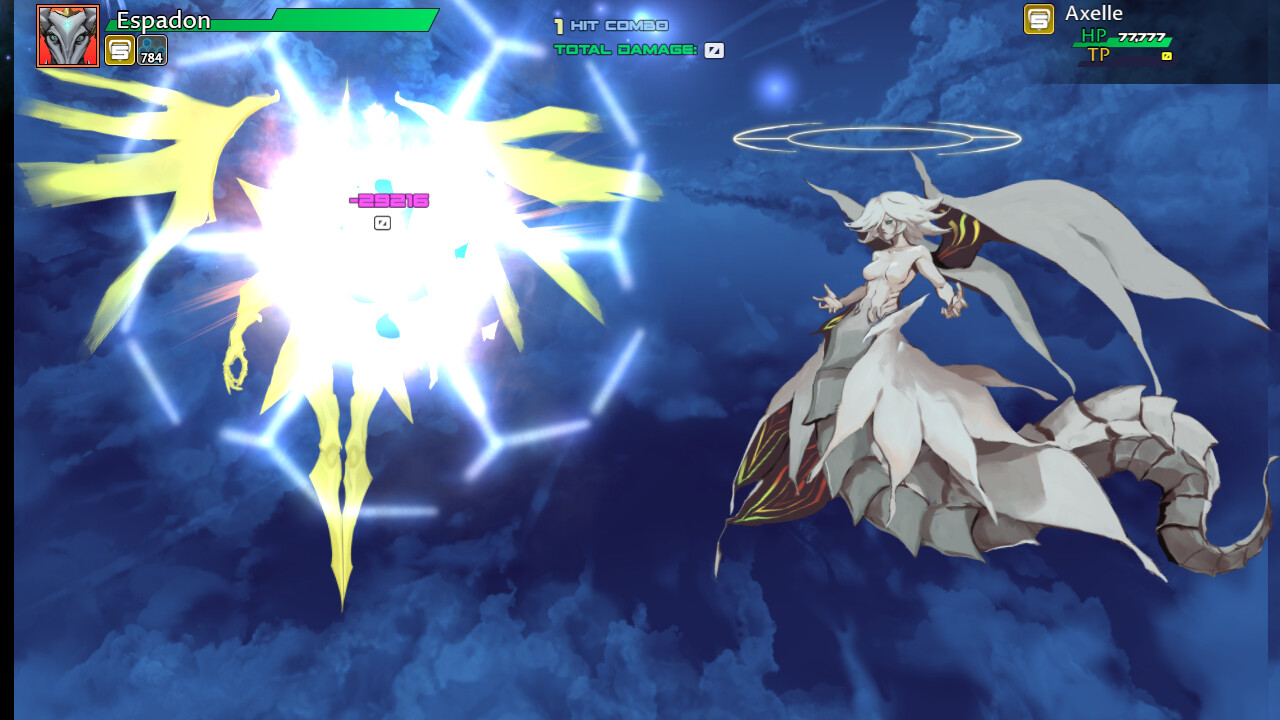This screenshot has width=1280, height=720.
Task: Select the hex shard counter showing 784
Action: [151, 49]
